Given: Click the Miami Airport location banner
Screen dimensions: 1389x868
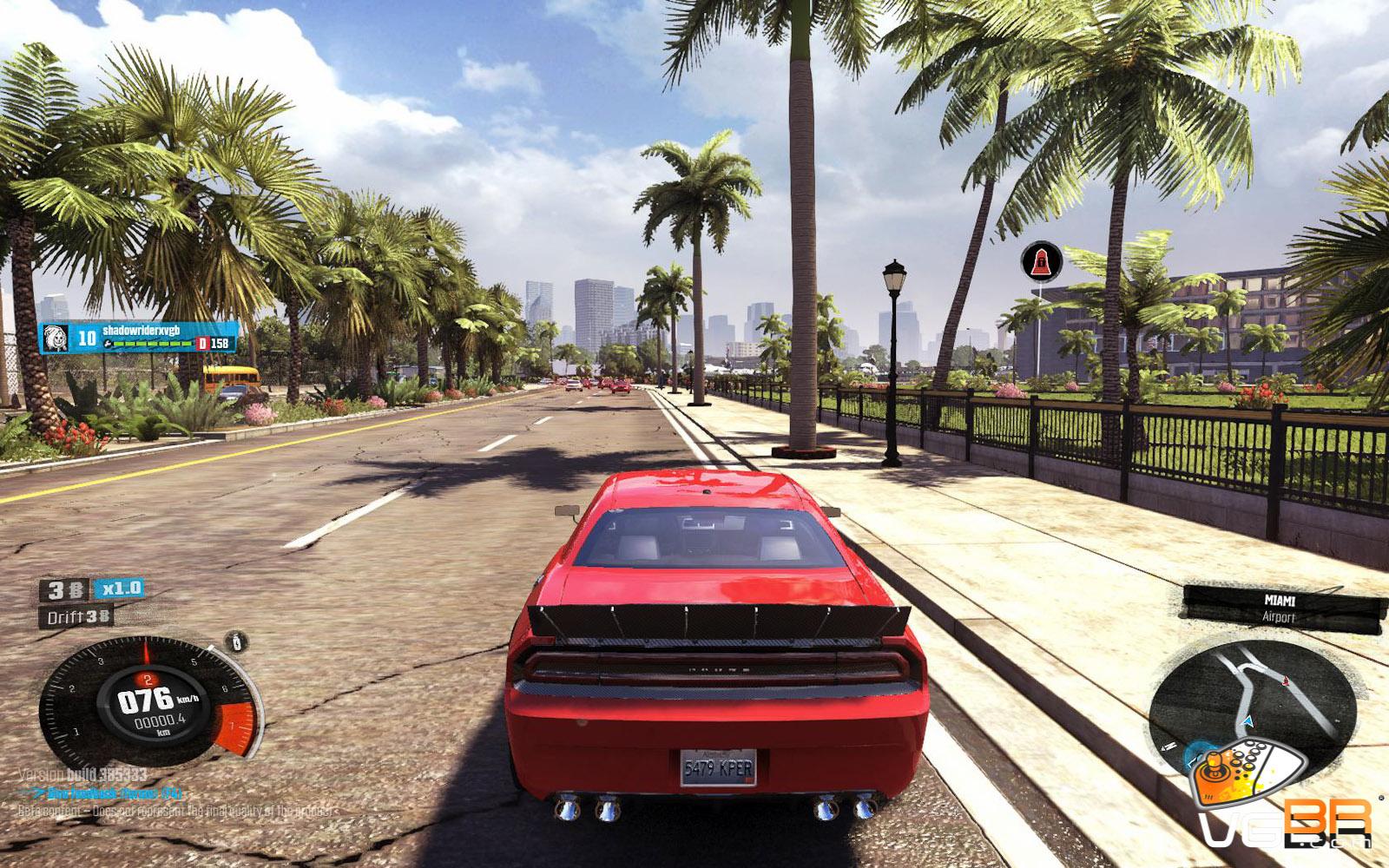Looking at the screenshot, I should click(x=1280, y=608).
